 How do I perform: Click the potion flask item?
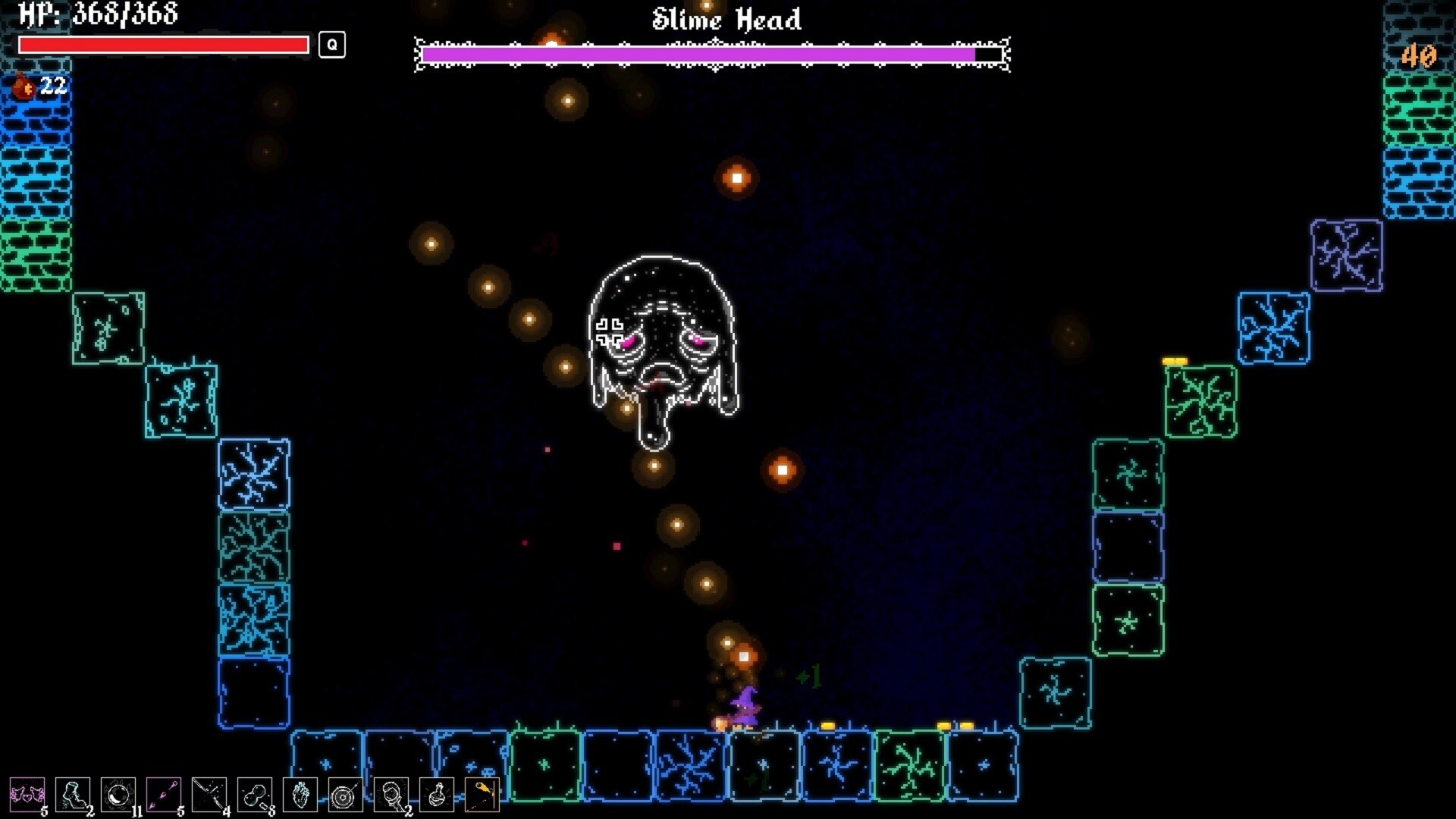point(437,795)
